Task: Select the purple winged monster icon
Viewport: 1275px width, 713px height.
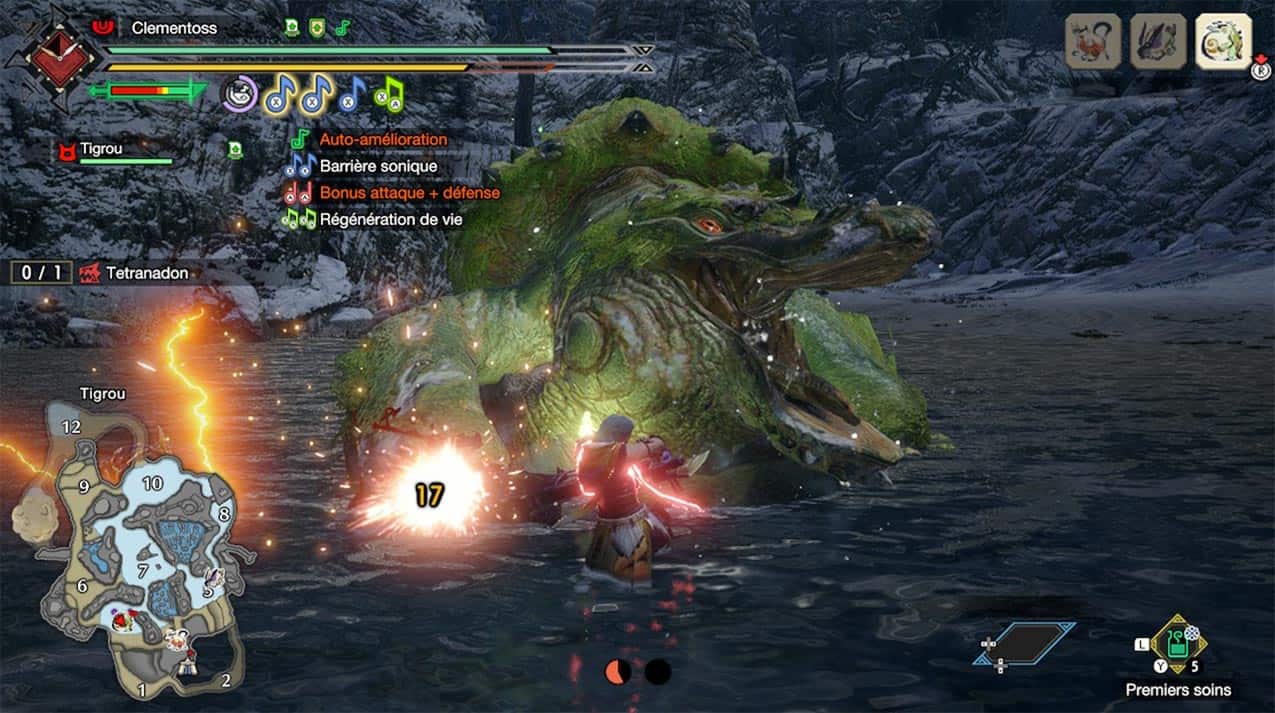Action: pyautogui.click(x=1158, y=41)
